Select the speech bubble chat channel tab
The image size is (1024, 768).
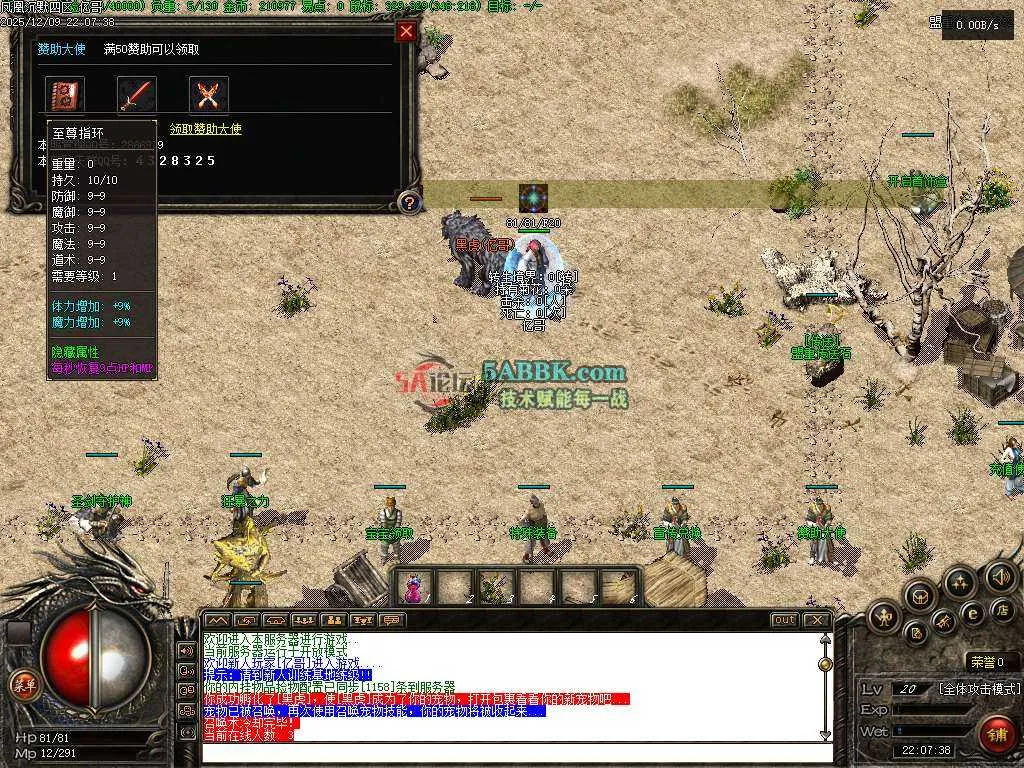click(x=392, y=620)
